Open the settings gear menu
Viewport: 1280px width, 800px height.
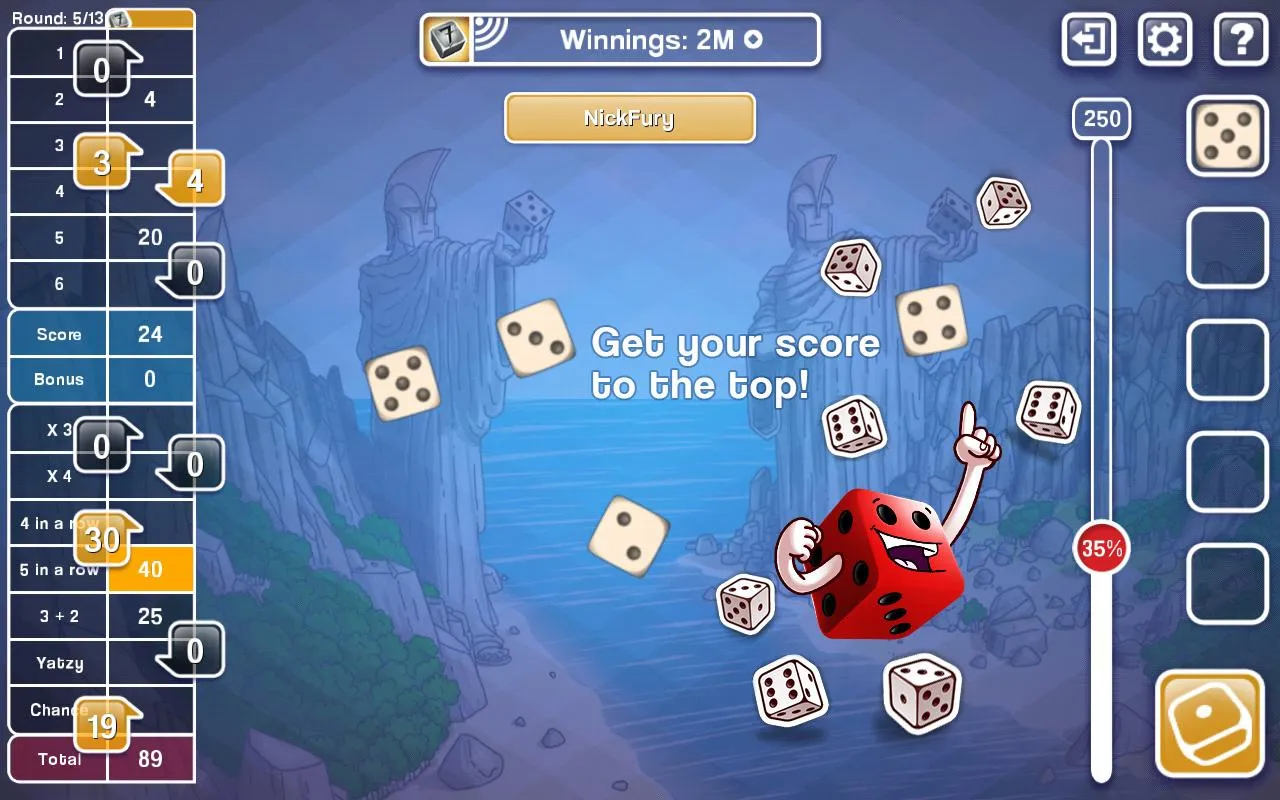point(1165,40)
